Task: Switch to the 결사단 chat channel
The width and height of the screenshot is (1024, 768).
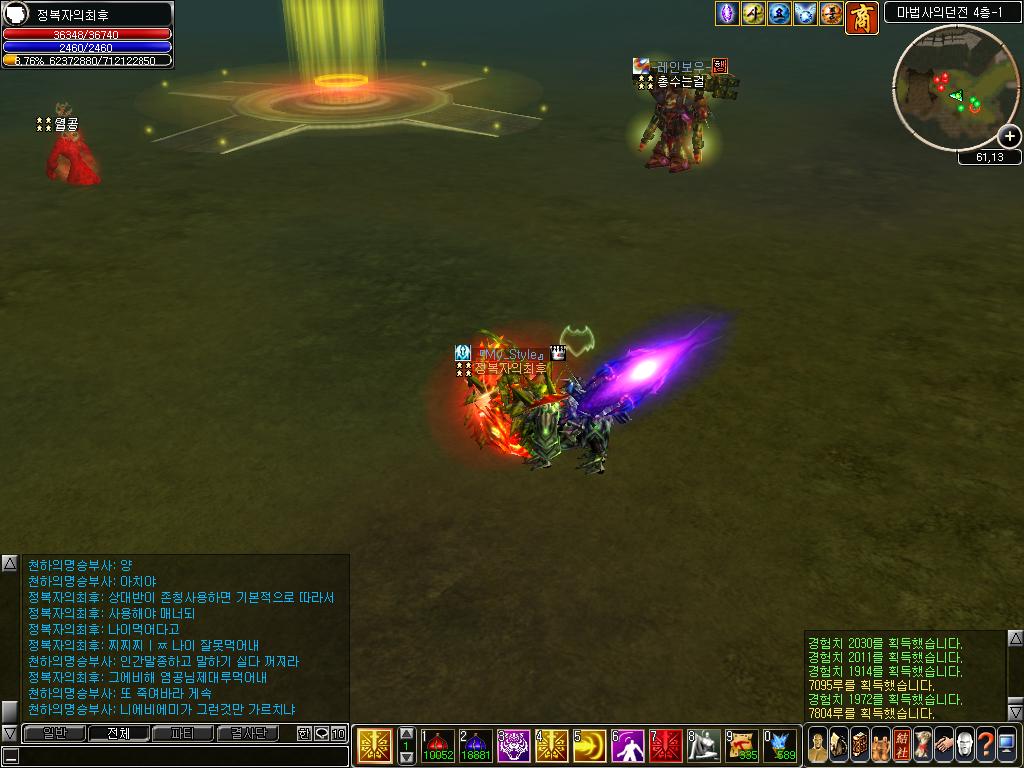Action: (x=248, y=733)
